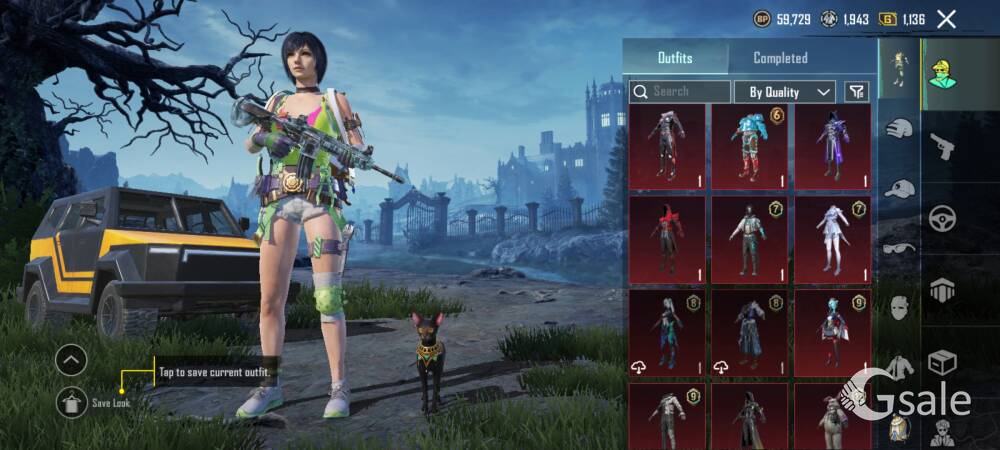Open the pistol weapon skins section

942,147
